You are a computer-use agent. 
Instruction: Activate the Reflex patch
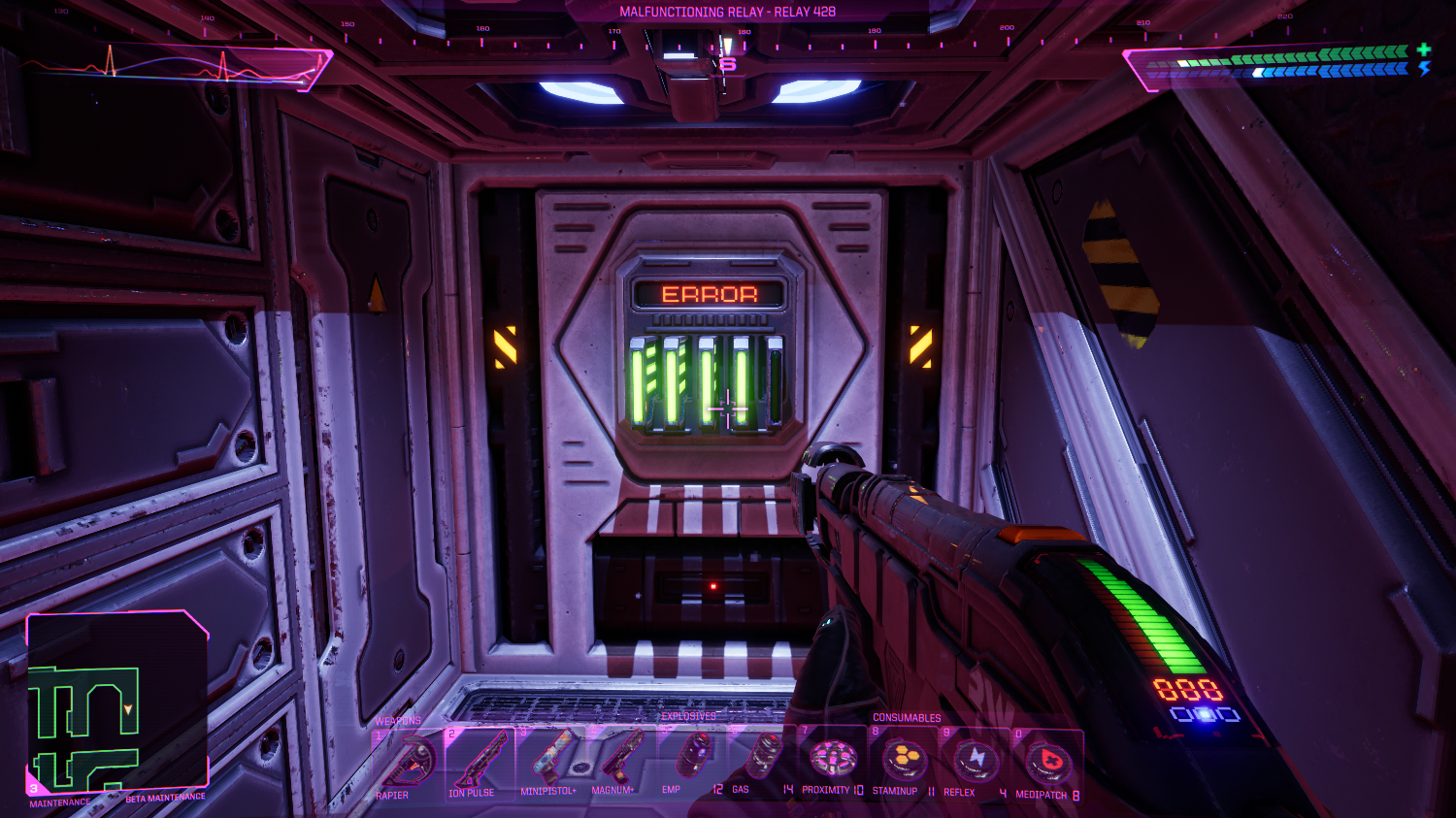tap(976, 761)
